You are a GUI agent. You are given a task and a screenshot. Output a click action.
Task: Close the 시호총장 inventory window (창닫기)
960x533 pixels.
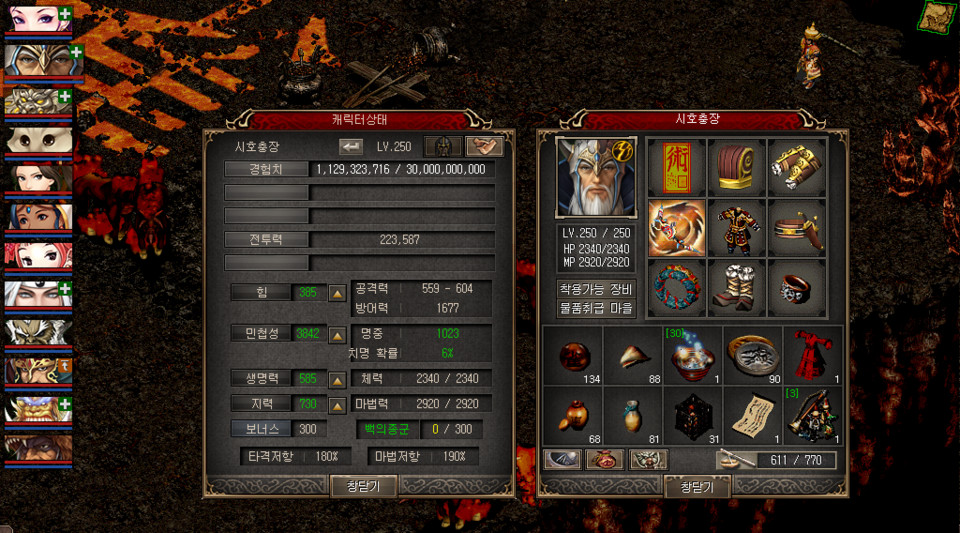(x=697, y=487)
